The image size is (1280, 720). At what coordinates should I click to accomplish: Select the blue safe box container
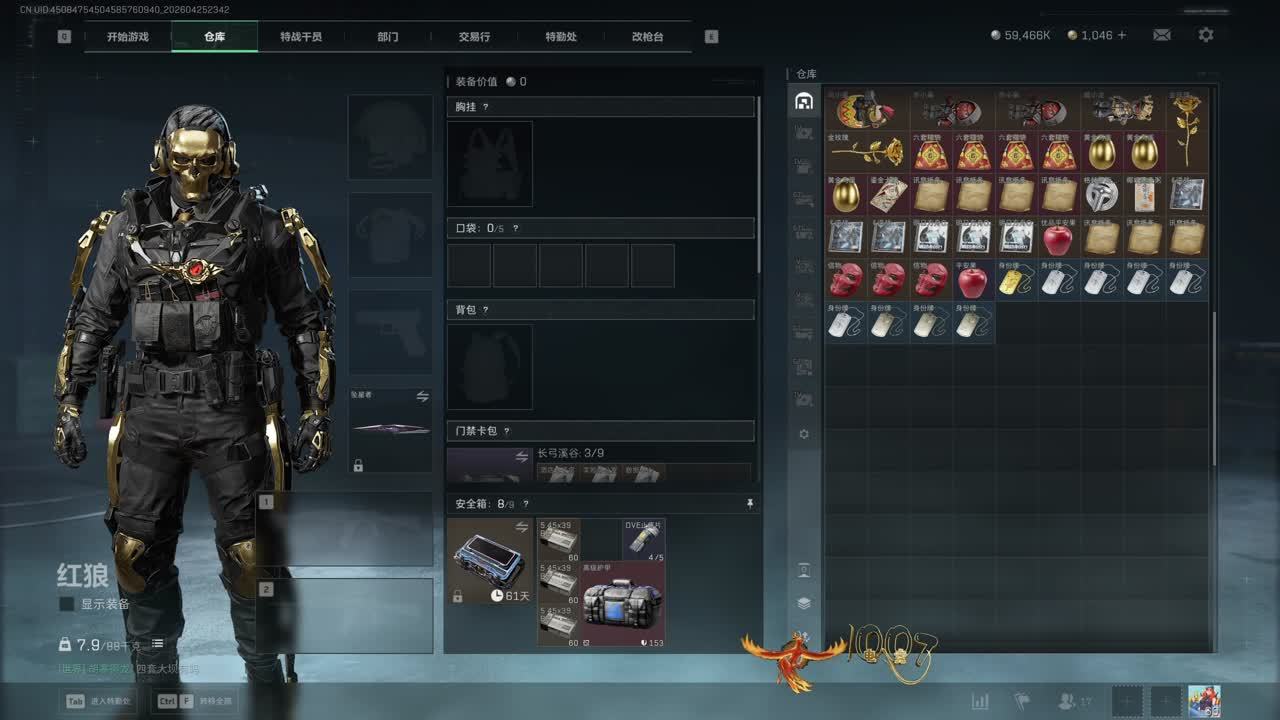[490, 560]
